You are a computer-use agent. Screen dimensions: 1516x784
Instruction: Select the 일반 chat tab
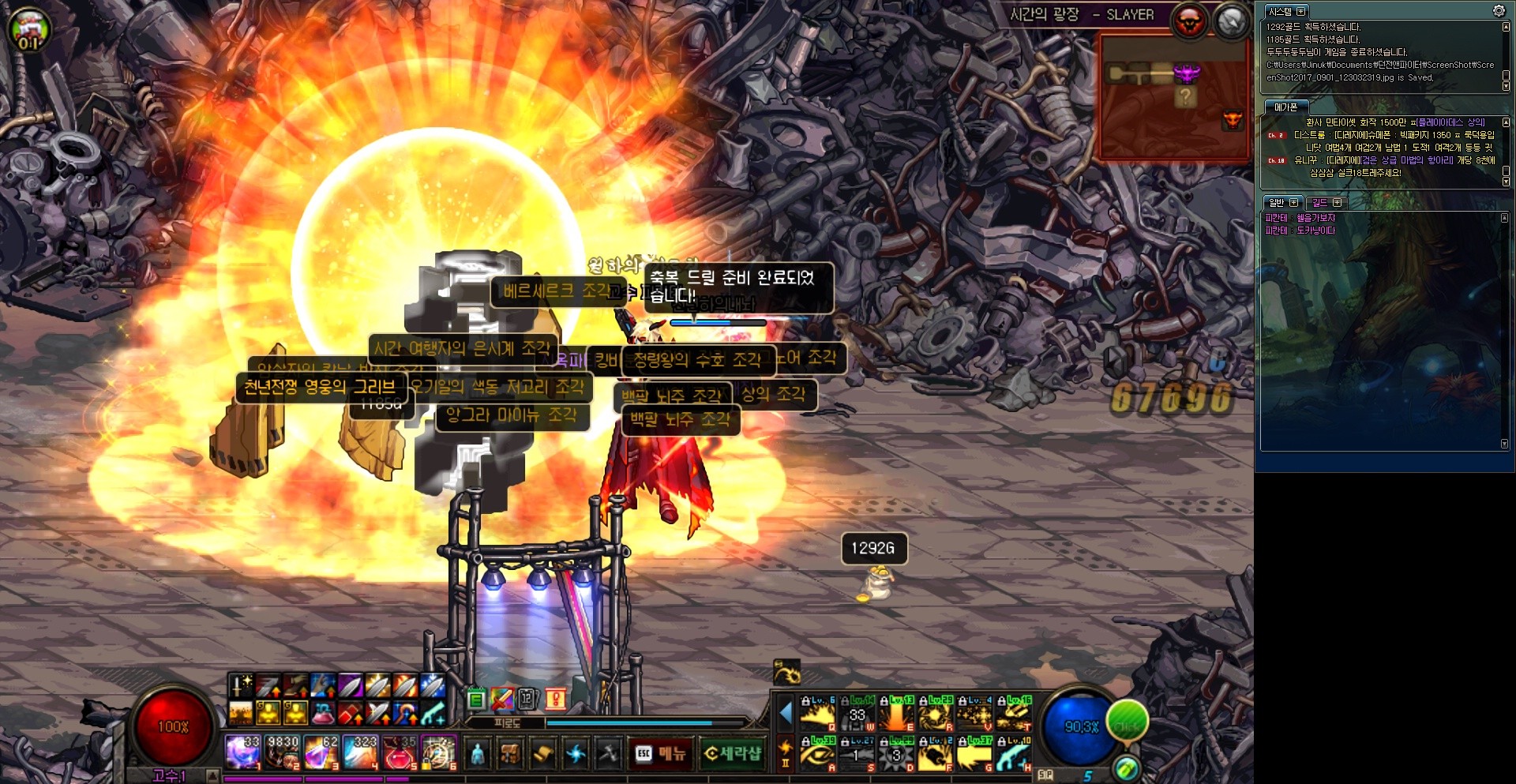1281,203
